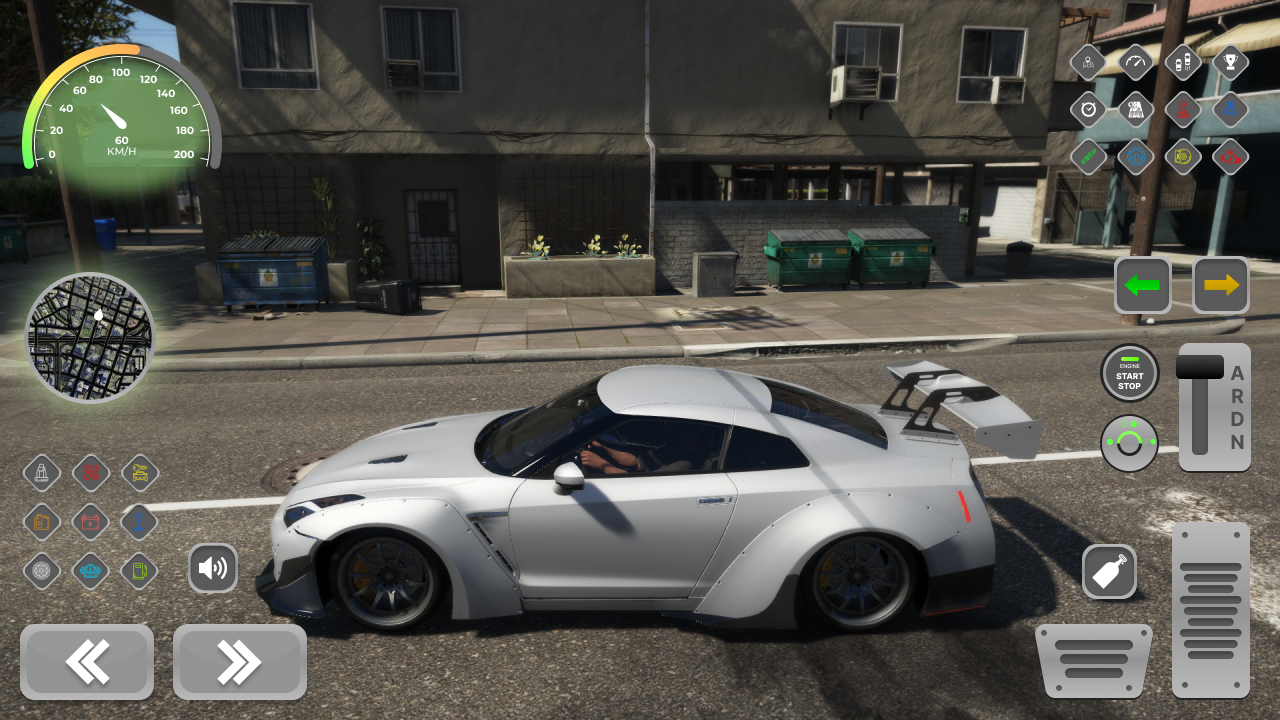Click the green fuel pump icon

[139, 571]
